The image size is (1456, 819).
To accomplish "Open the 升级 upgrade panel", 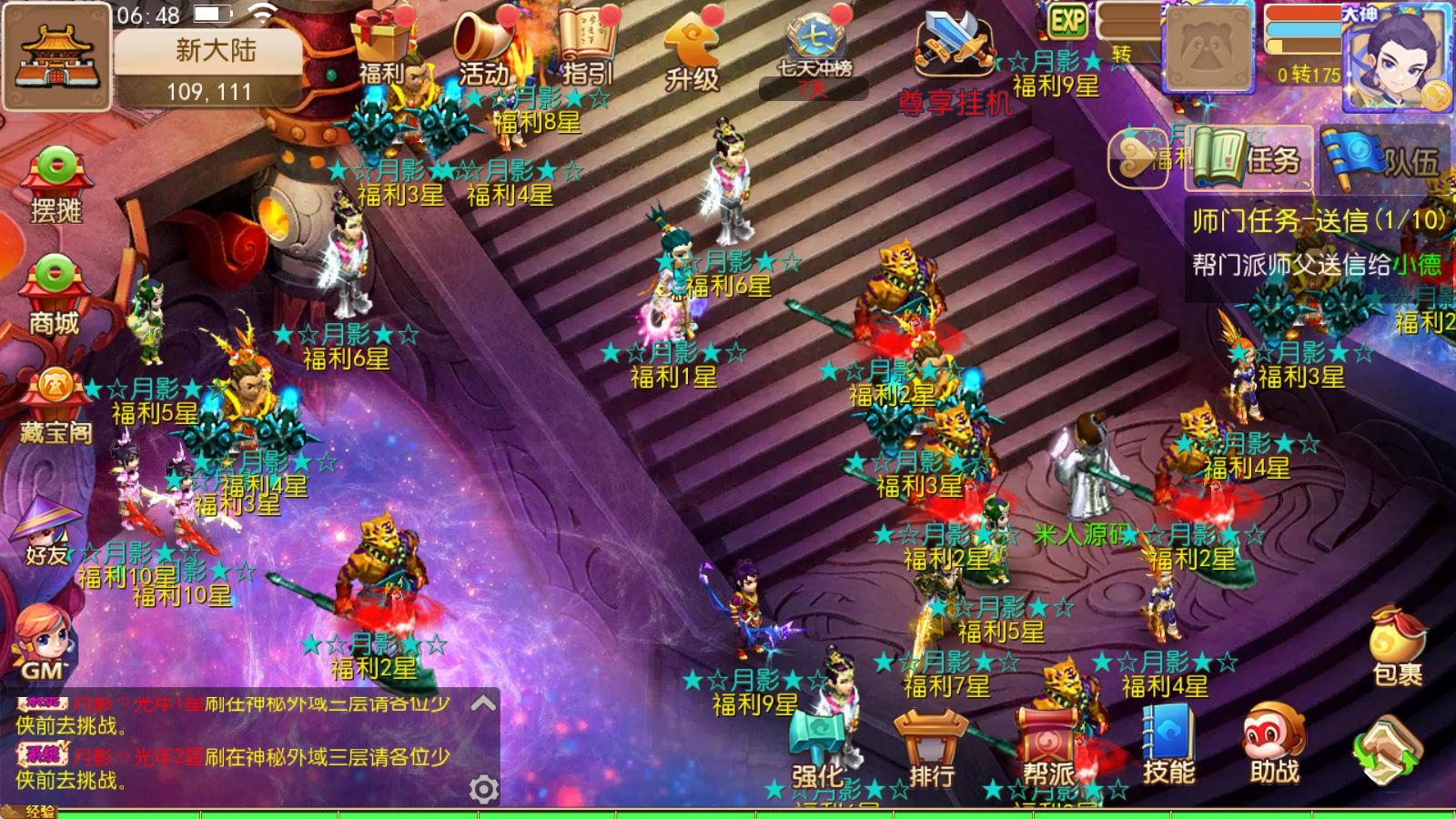I will point(692,44).
